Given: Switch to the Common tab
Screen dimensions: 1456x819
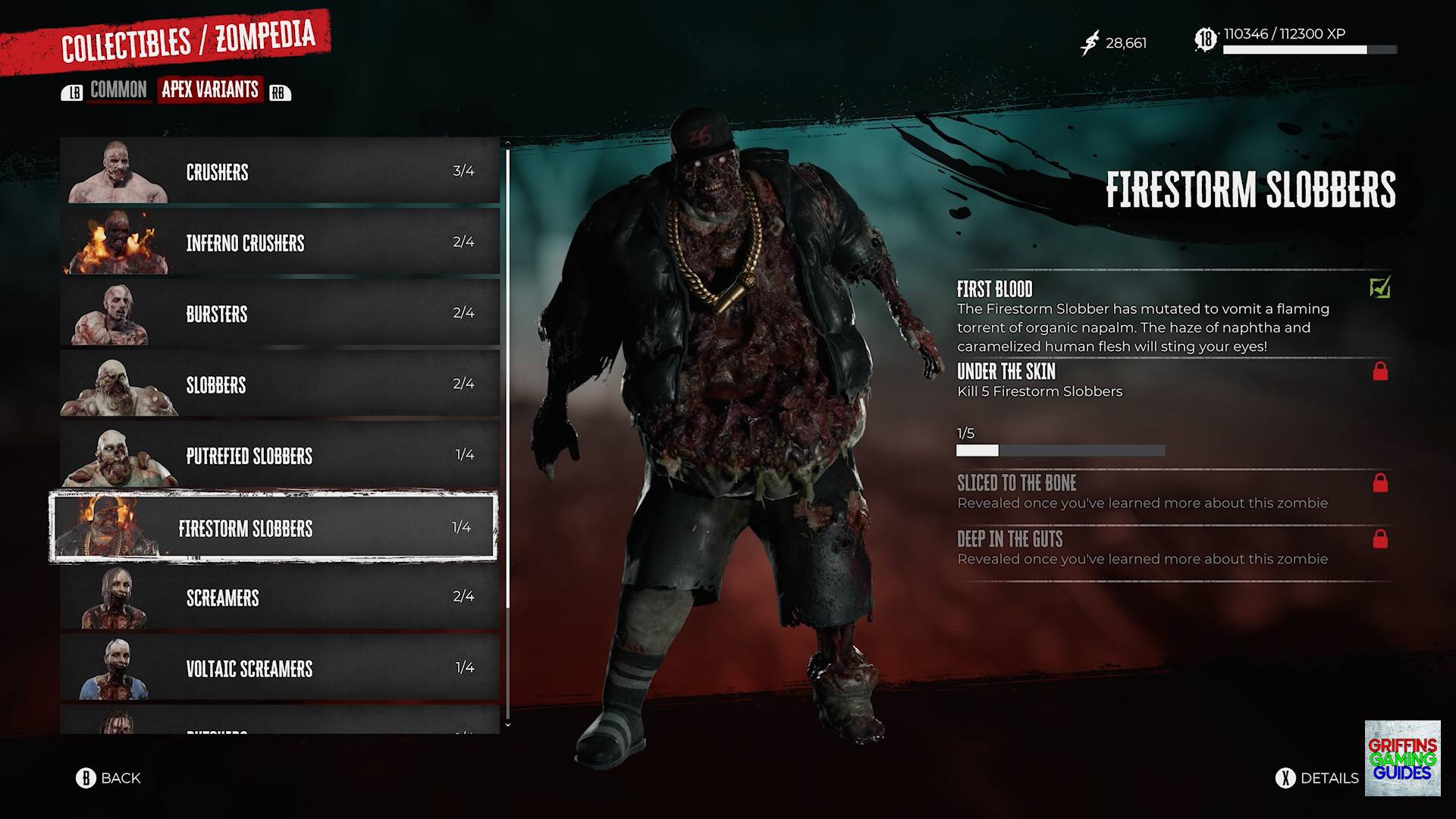Looking at the screenshot, I should [x=118, y=90].
